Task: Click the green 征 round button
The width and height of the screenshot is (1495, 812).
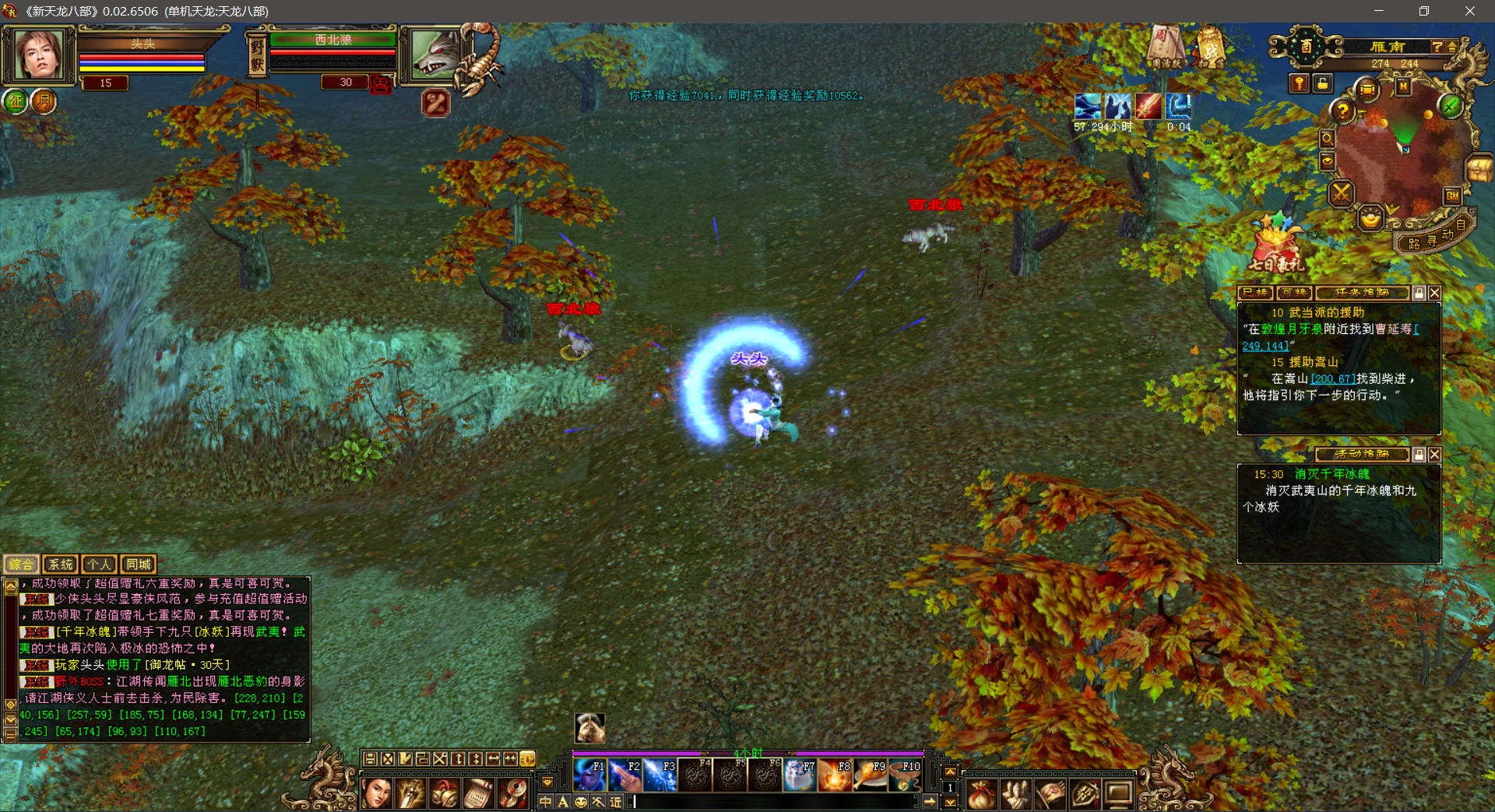Action: click(x=16, y=101)
